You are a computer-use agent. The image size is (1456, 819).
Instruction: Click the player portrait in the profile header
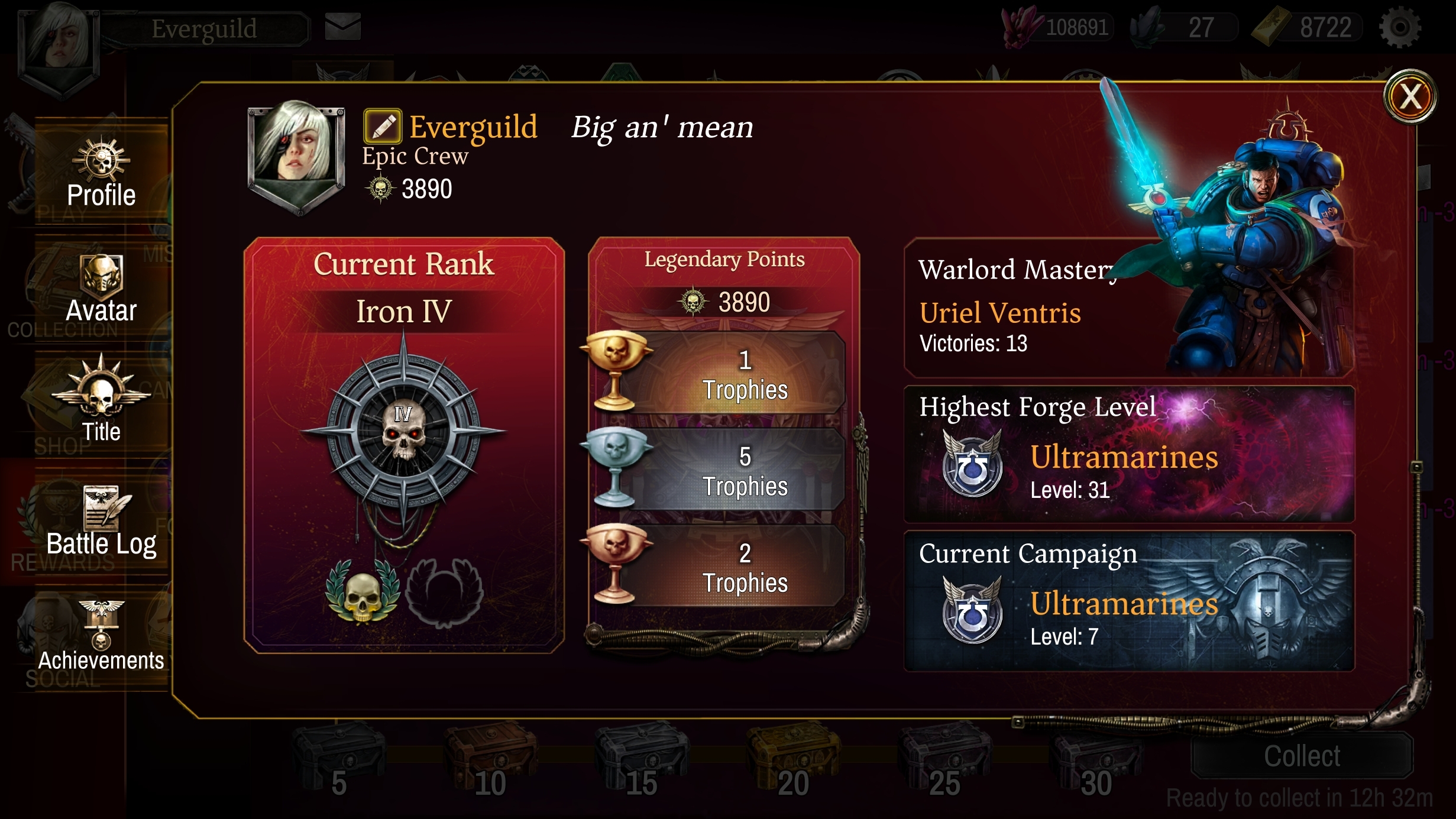(296, 155)
